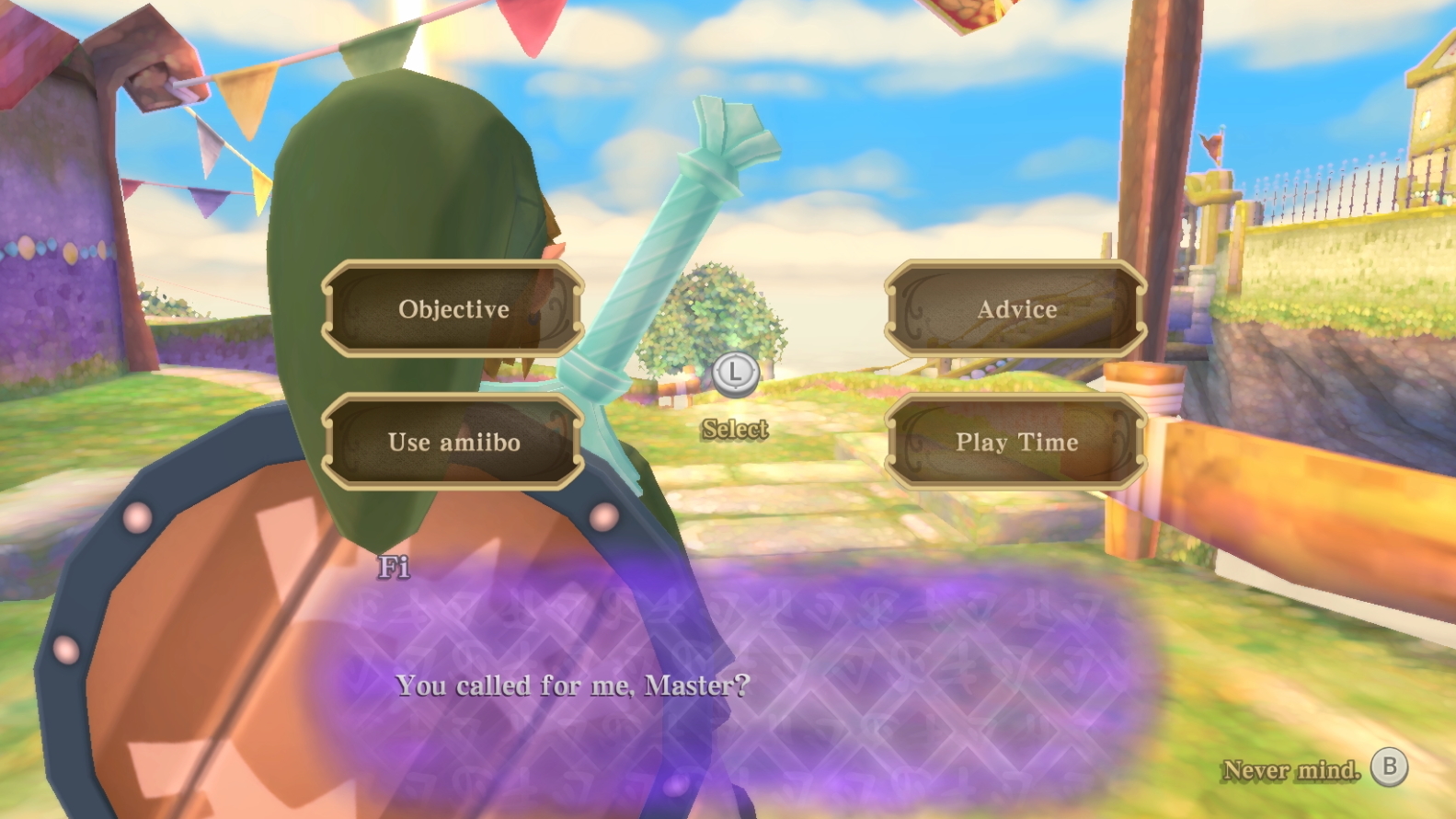Screen dimensions: 1456x819
Task: Click the line 'You called for me, Master?'
Action: pos(573,685)
